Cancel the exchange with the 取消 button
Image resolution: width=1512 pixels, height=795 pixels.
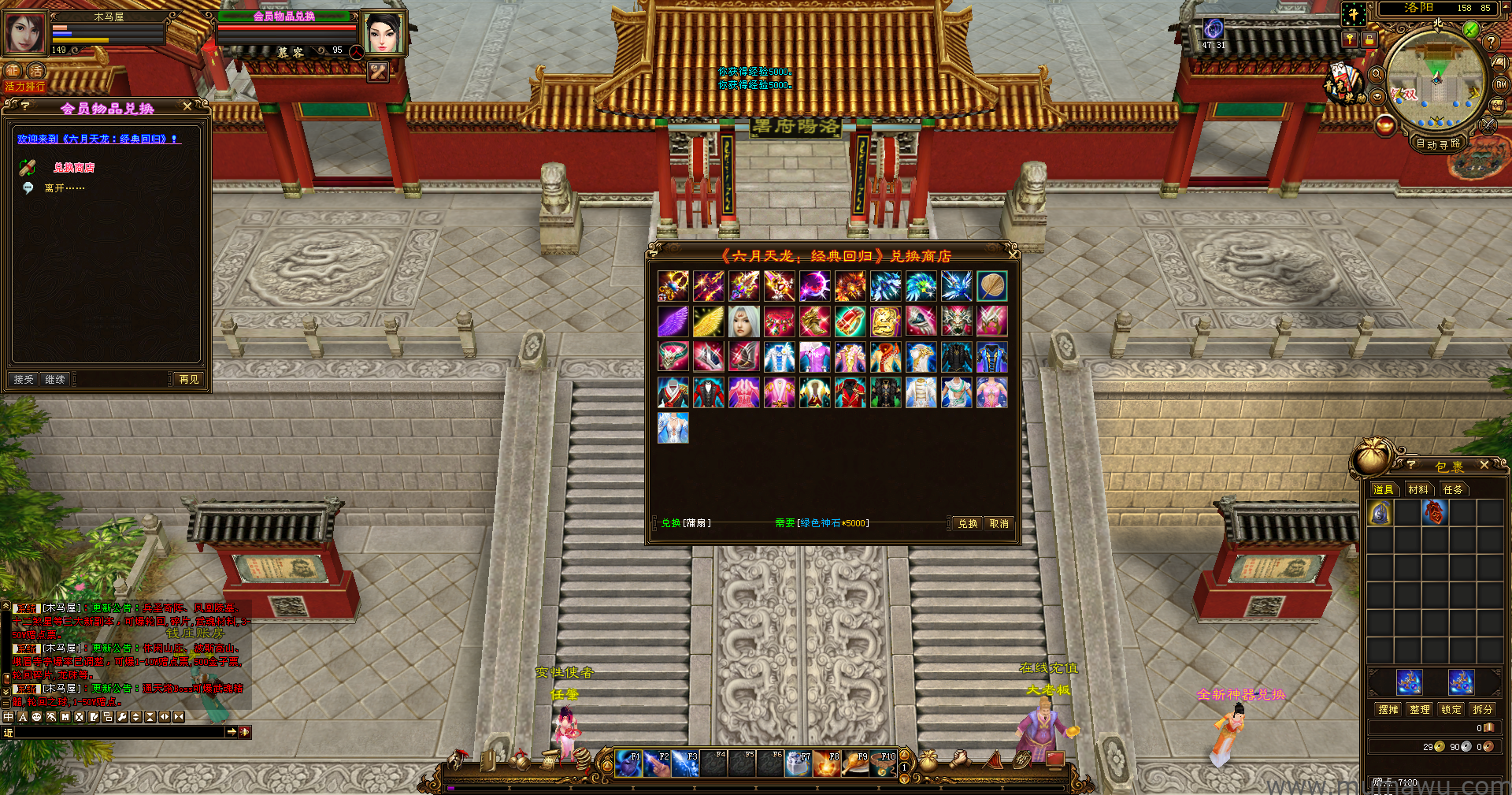point(999,524)
